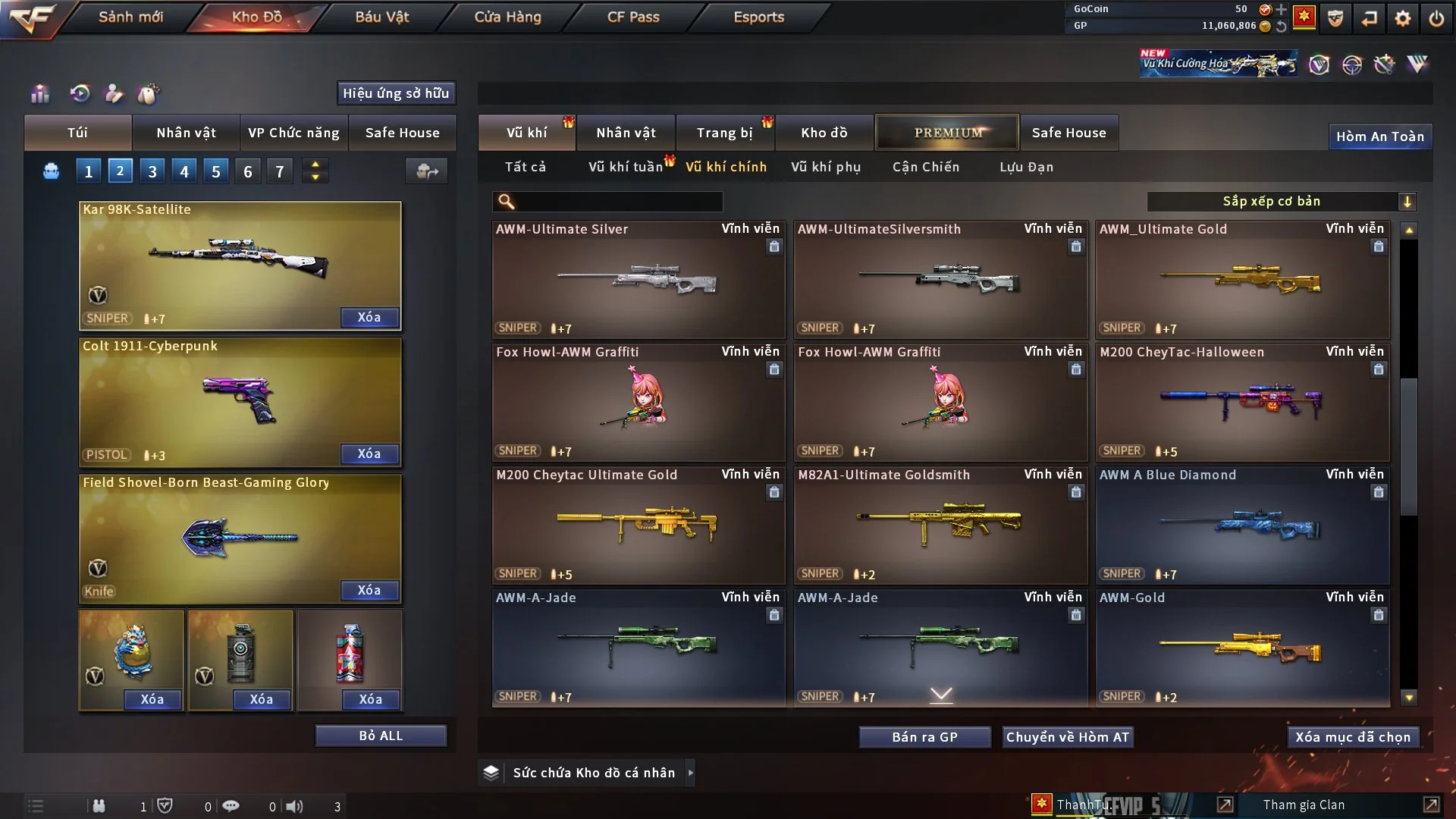Select bag preset number 3
The height and width of the screenshot is (819, 1456).
click(x=152, y=171)
